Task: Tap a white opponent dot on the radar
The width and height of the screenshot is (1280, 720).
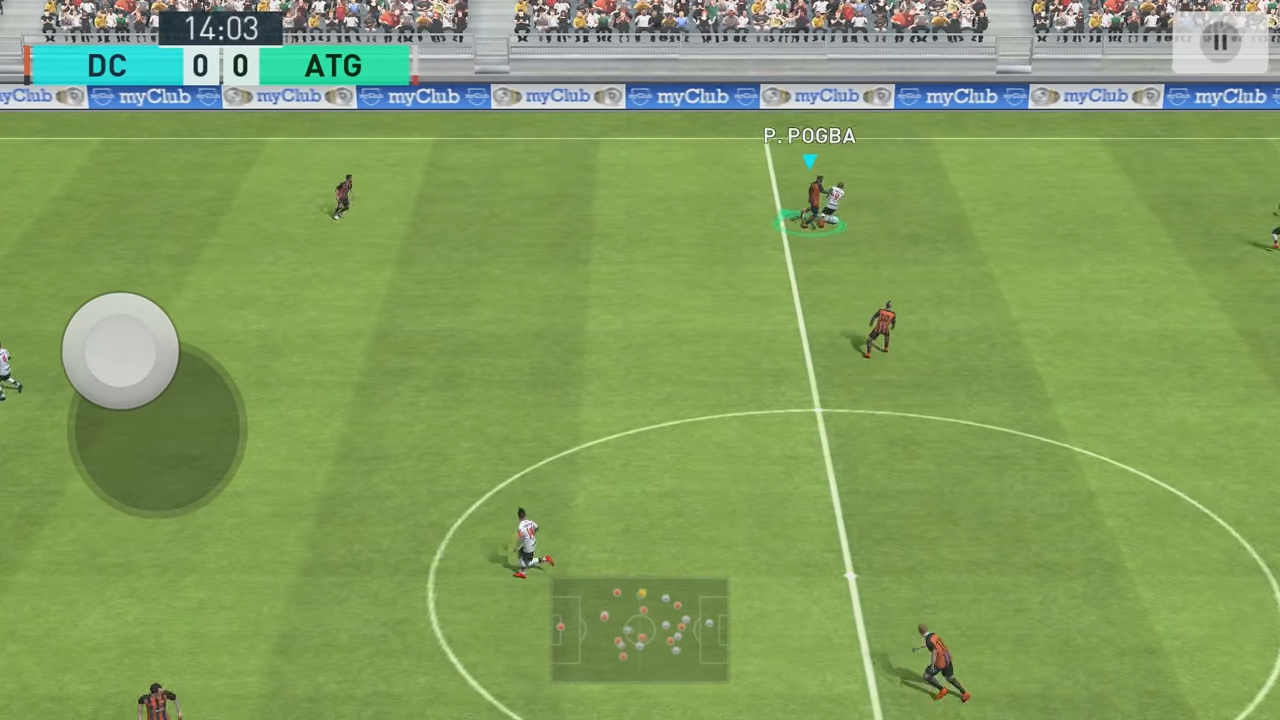Action: tap(665, 598)
